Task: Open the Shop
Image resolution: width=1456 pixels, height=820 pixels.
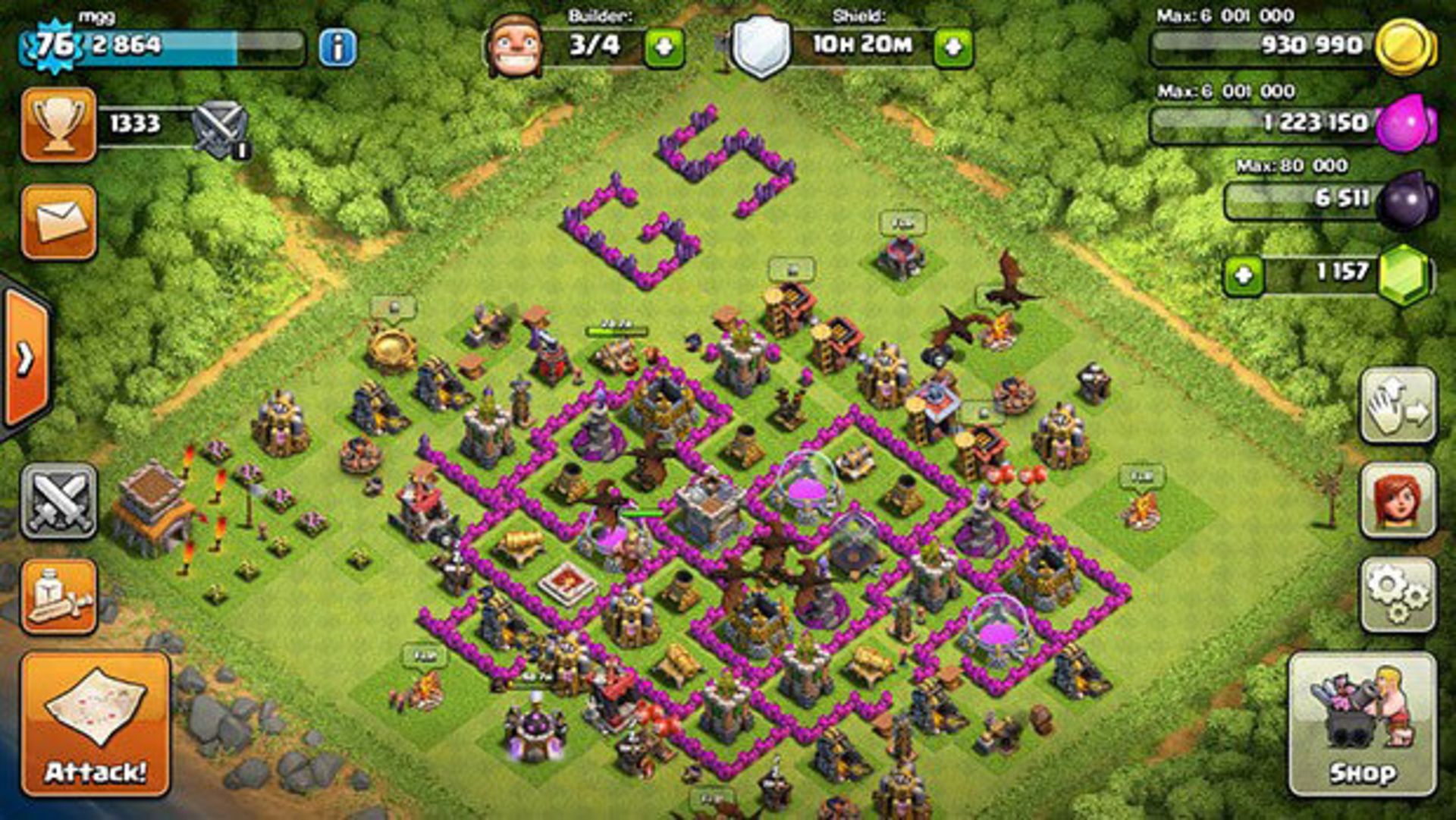Action: (1362, 724)
